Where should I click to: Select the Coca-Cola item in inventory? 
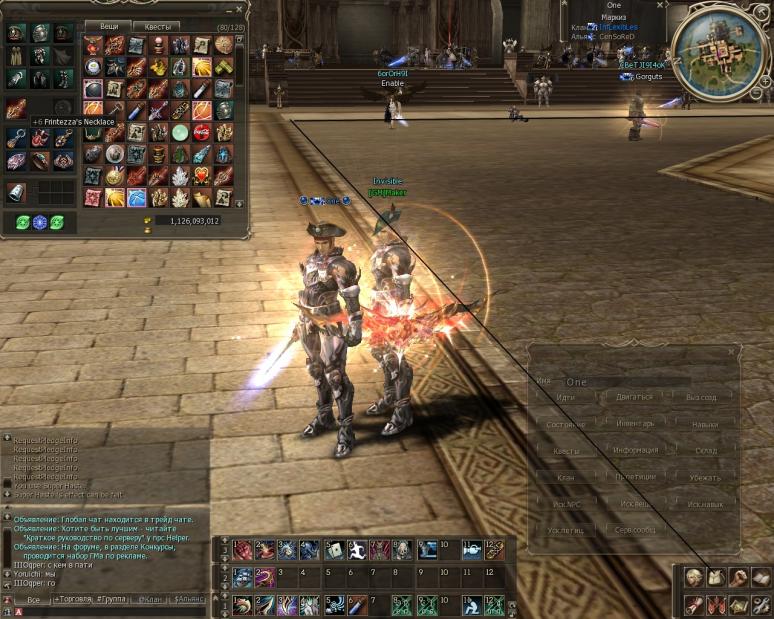click(x=202, y=132)
